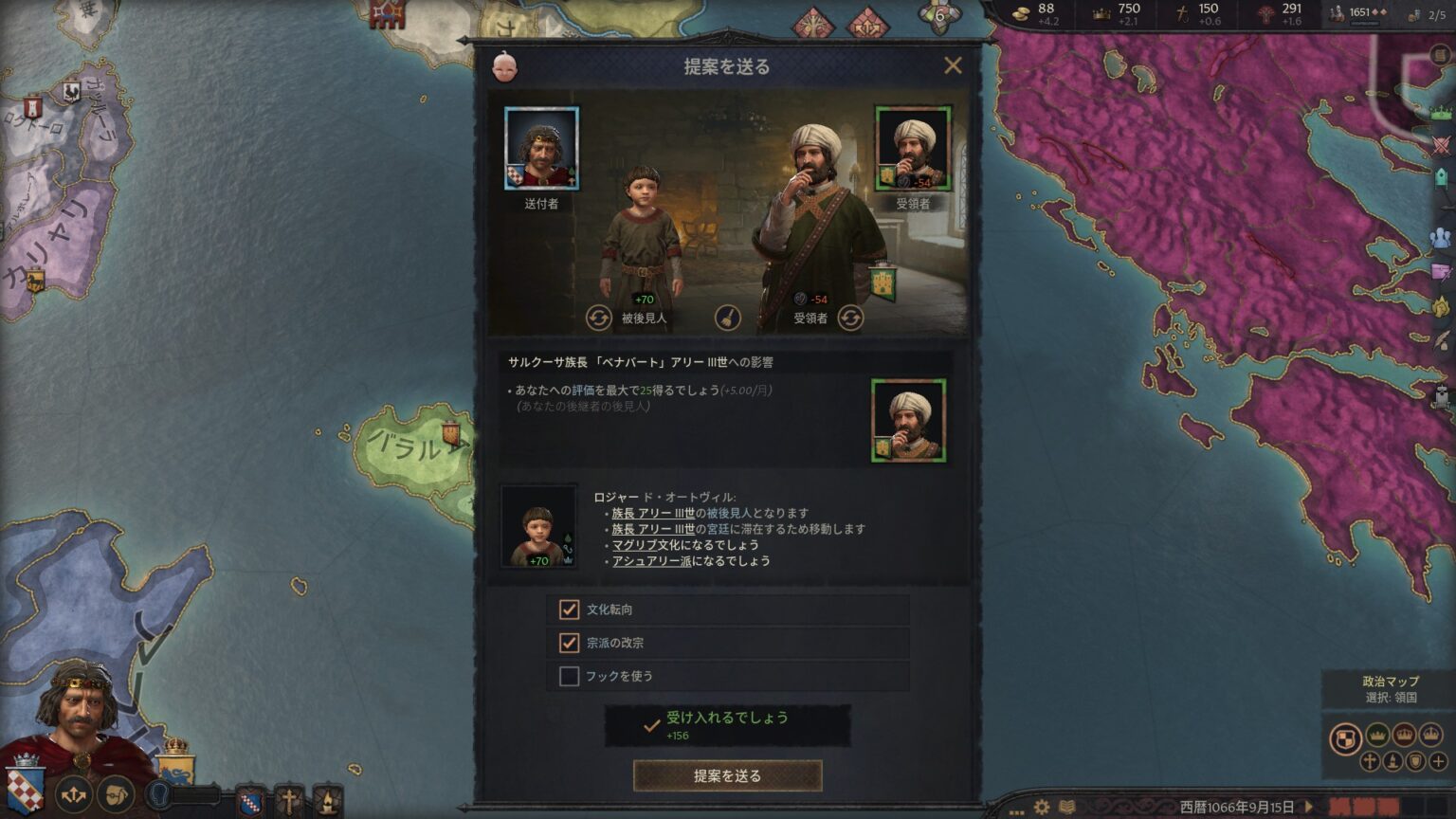Viewport: 1456px width, 819px height.
Task: Enable the フックを使う use hook checkbox
Action: tap(569, 676)
